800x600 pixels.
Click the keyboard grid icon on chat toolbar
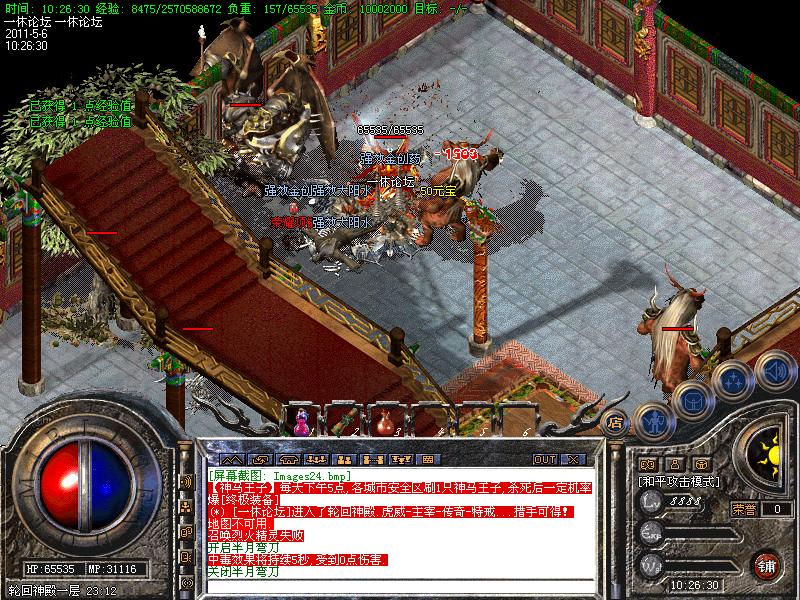[428, 459]
